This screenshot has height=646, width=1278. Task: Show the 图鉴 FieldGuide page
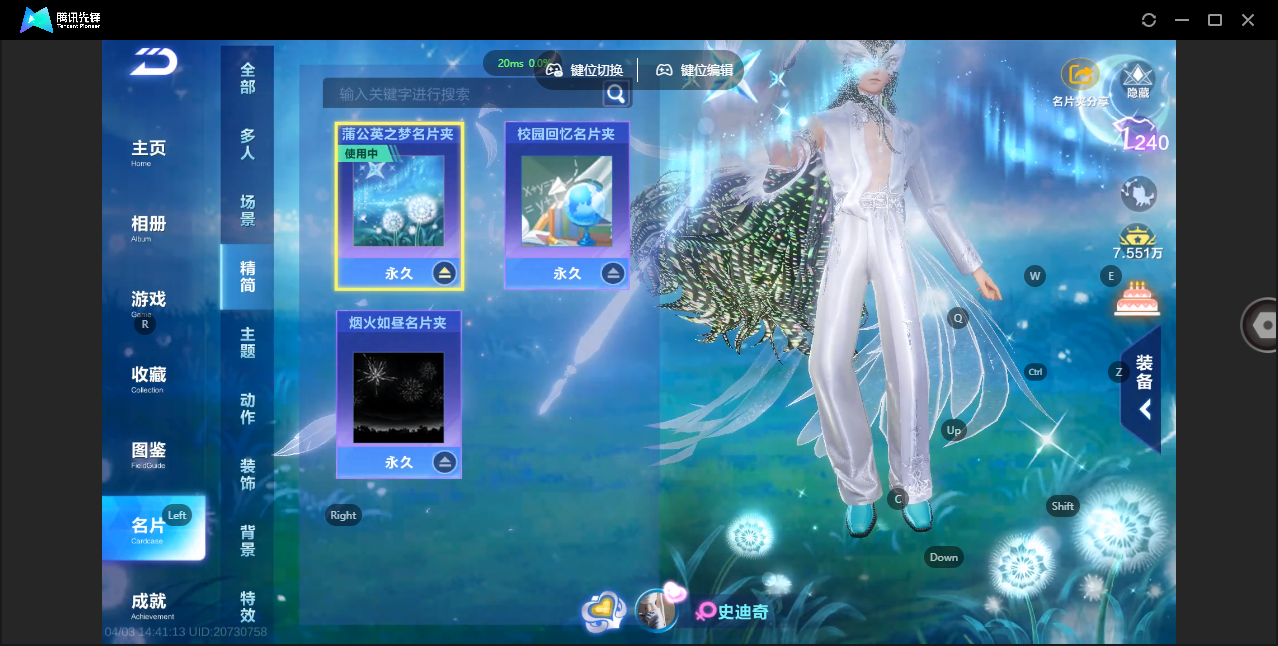tap(149, 453)
